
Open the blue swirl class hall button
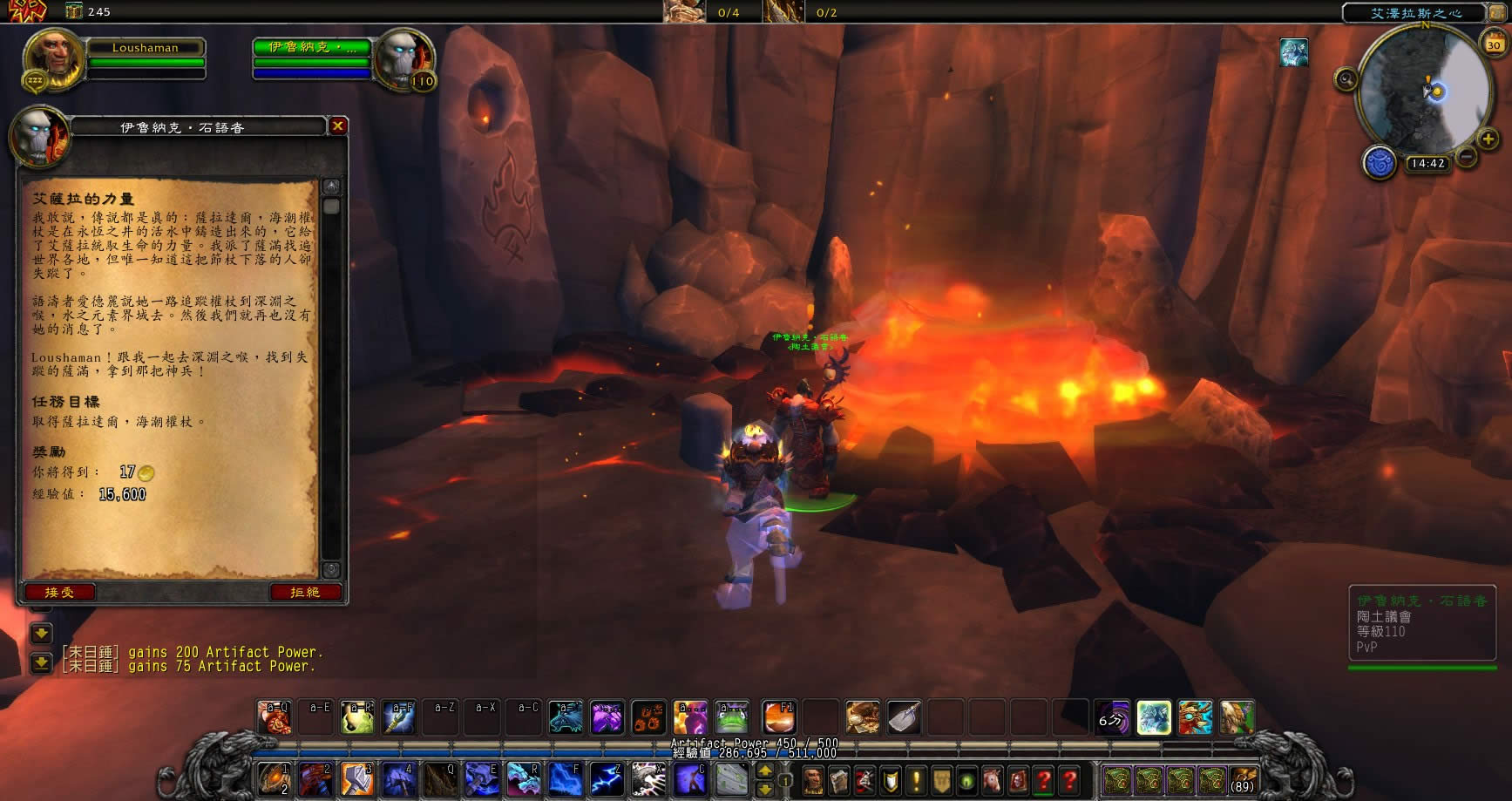point(1379,163)
